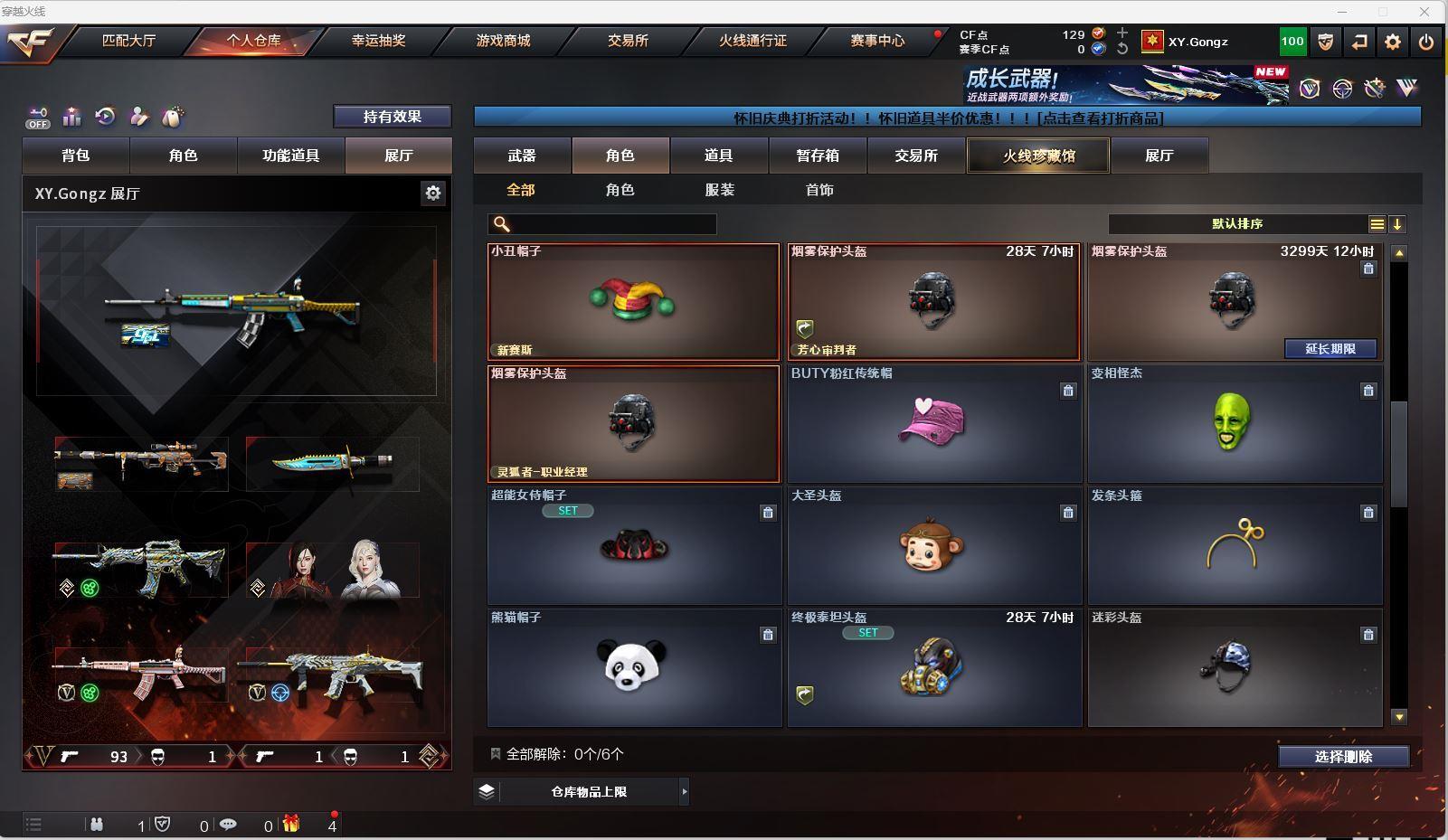
Task: Select the 首饰 accessories filter
Action: 819,190
